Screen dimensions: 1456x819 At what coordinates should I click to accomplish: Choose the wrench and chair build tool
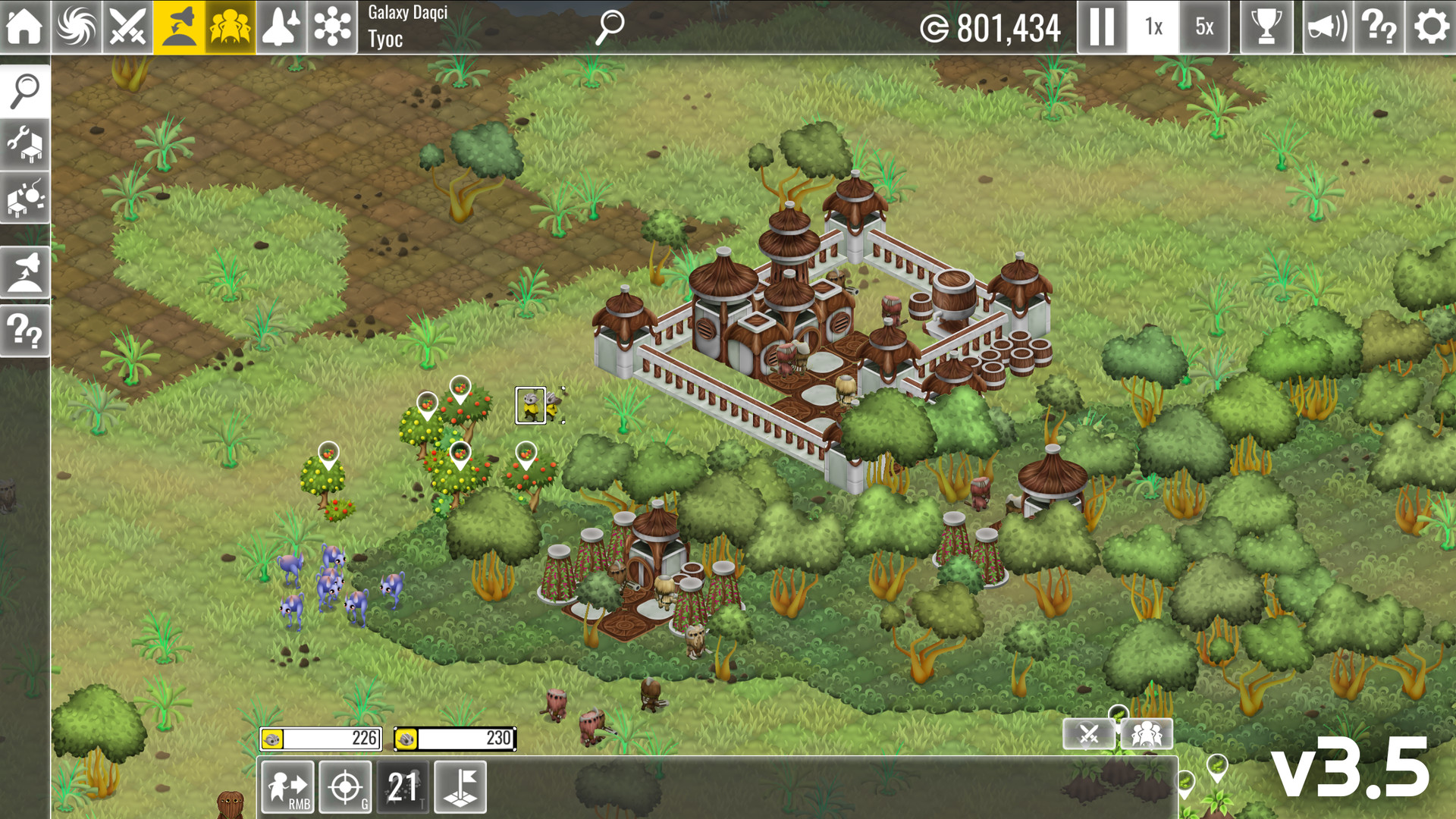pos(25,144)
